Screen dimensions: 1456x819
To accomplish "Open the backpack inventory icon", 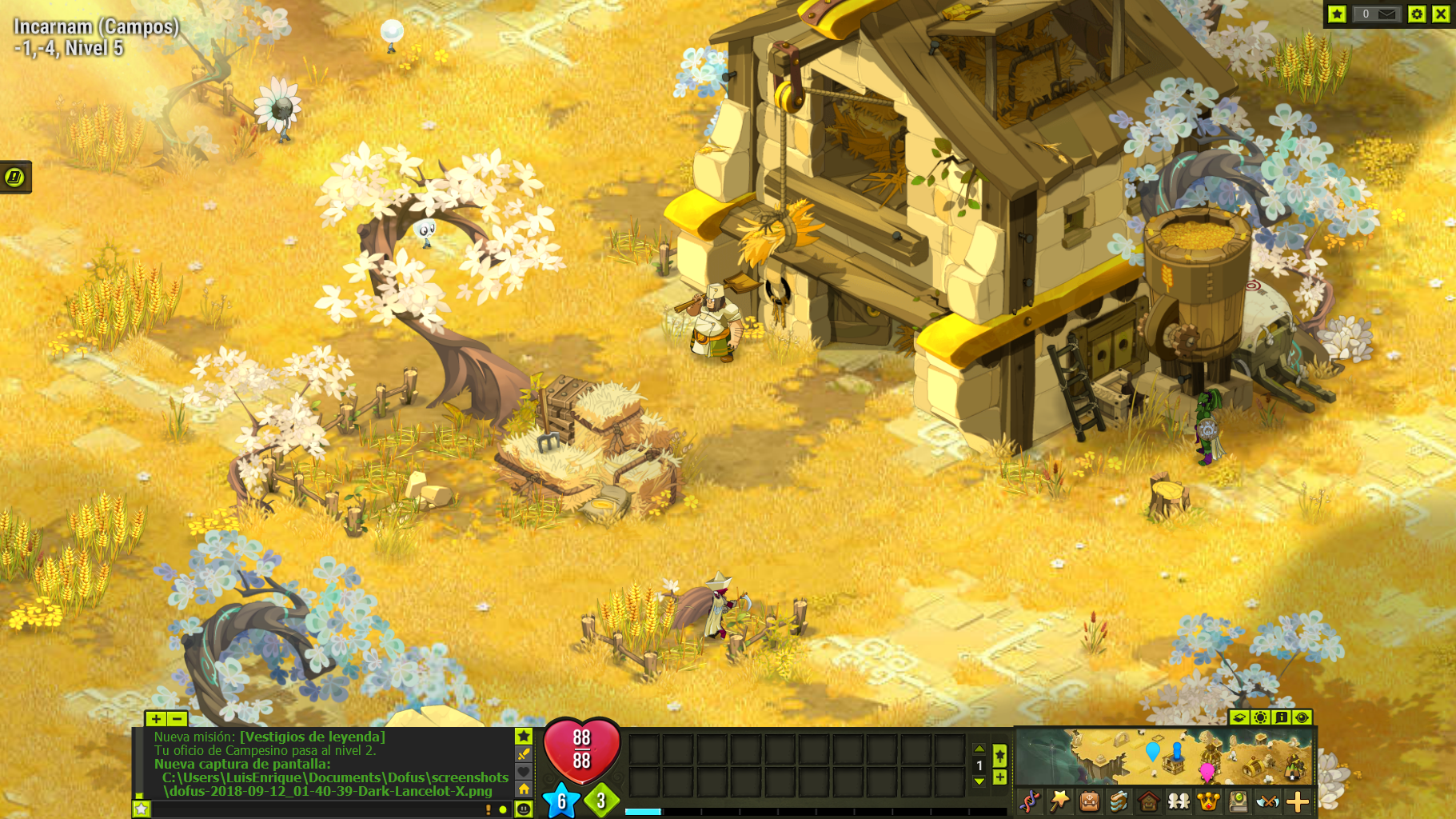I will 1089,801.
